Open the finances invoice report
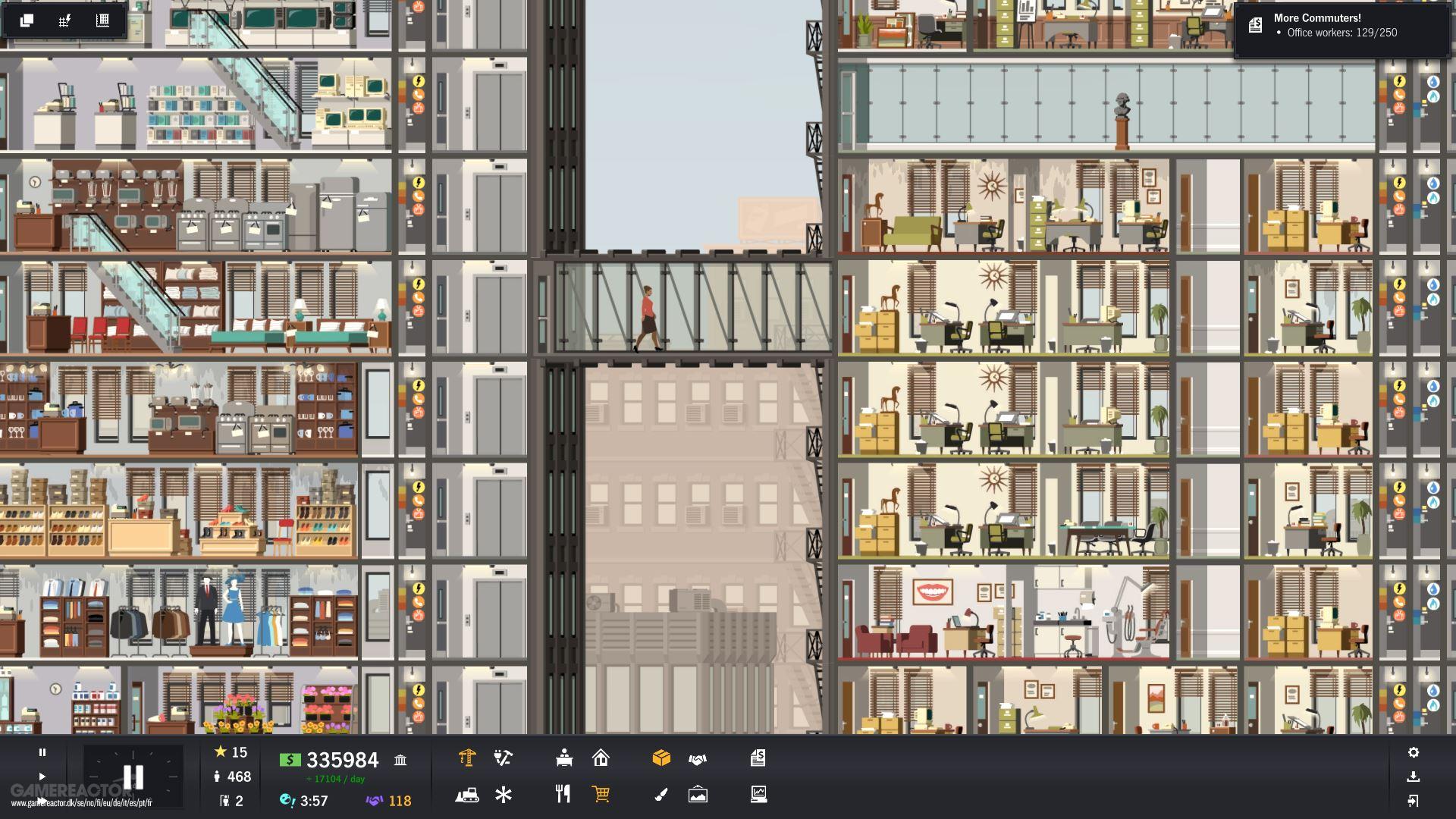Viewport: 1456px width, 819px height. click(x=758, y=758)
